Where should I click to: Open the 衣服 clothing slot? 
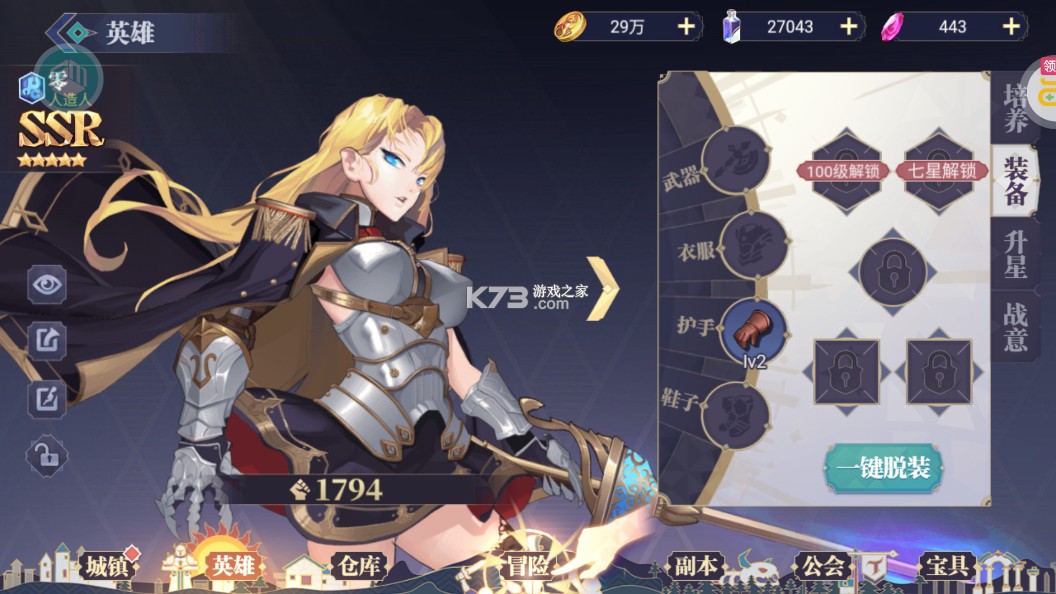click(x=753, y=245)
